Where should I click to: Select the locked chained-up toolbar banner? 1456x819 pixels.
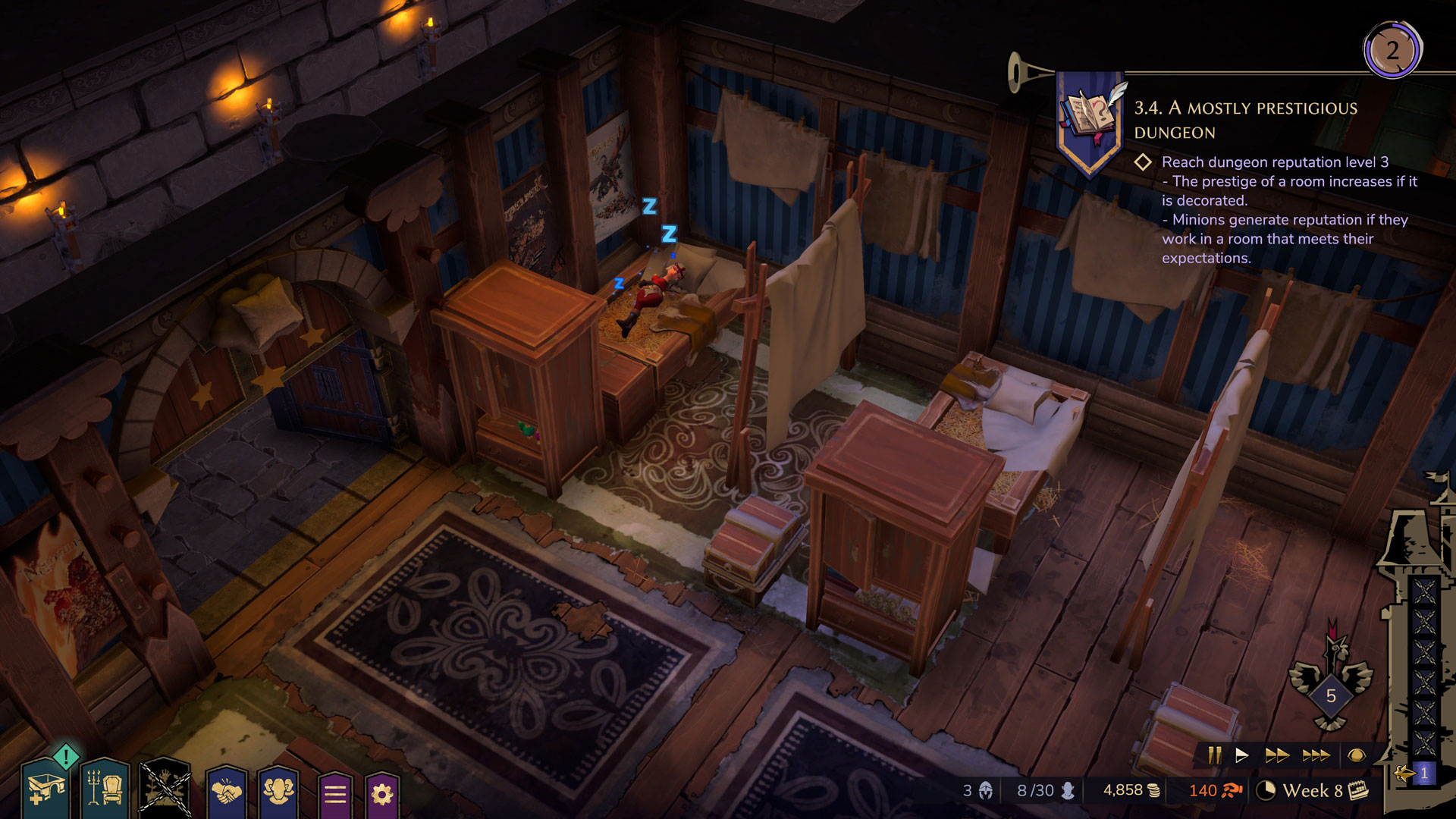pos(165,789)
